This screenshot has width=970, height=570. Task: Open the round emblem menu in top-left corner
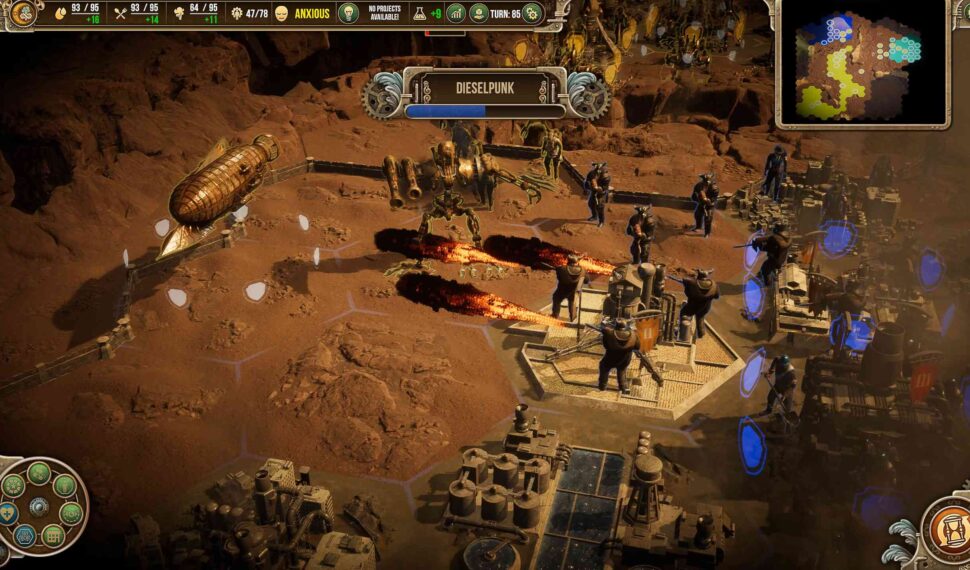point(22,13)
